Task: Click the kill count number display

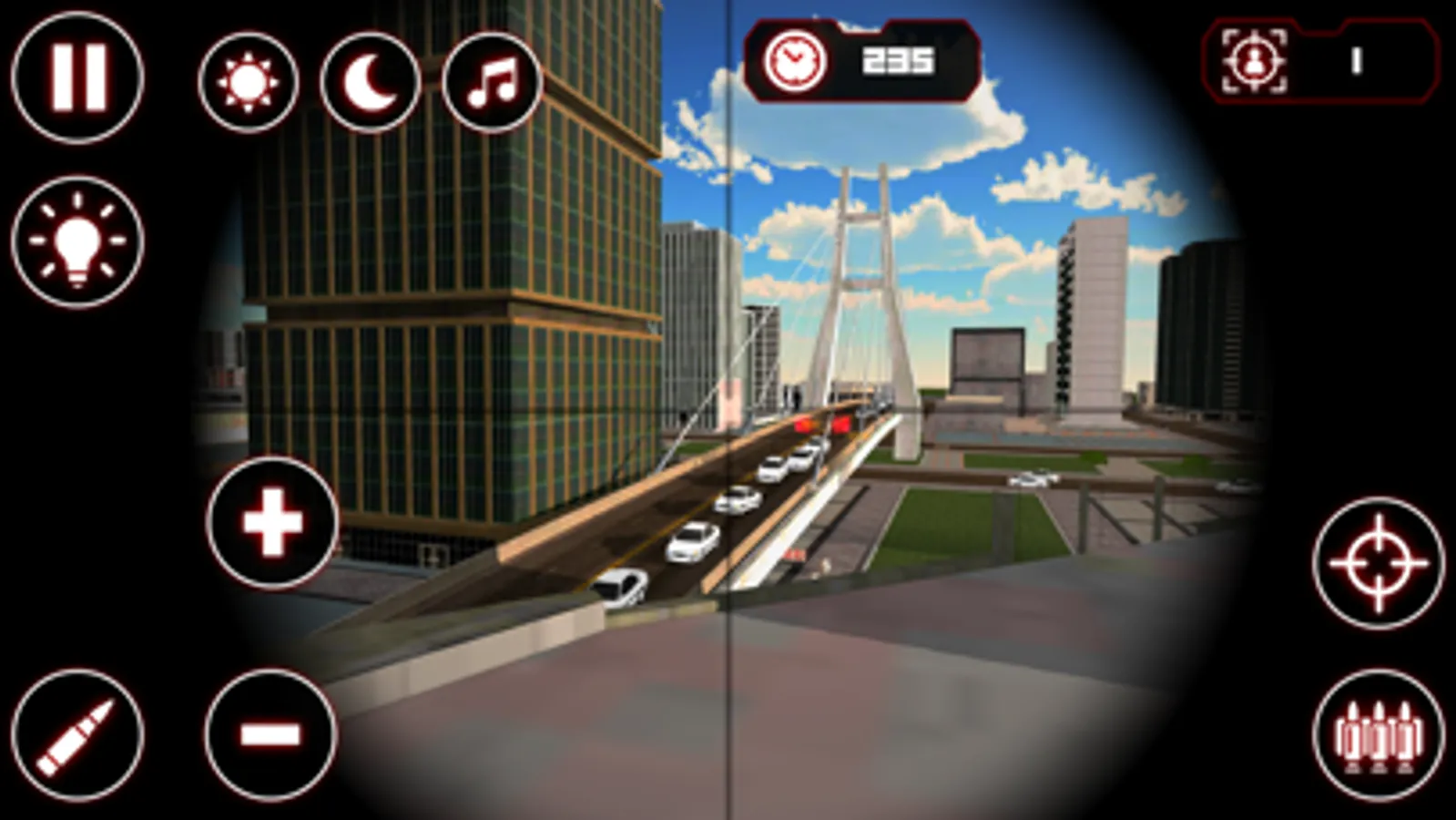Action: coord(1354,62)
